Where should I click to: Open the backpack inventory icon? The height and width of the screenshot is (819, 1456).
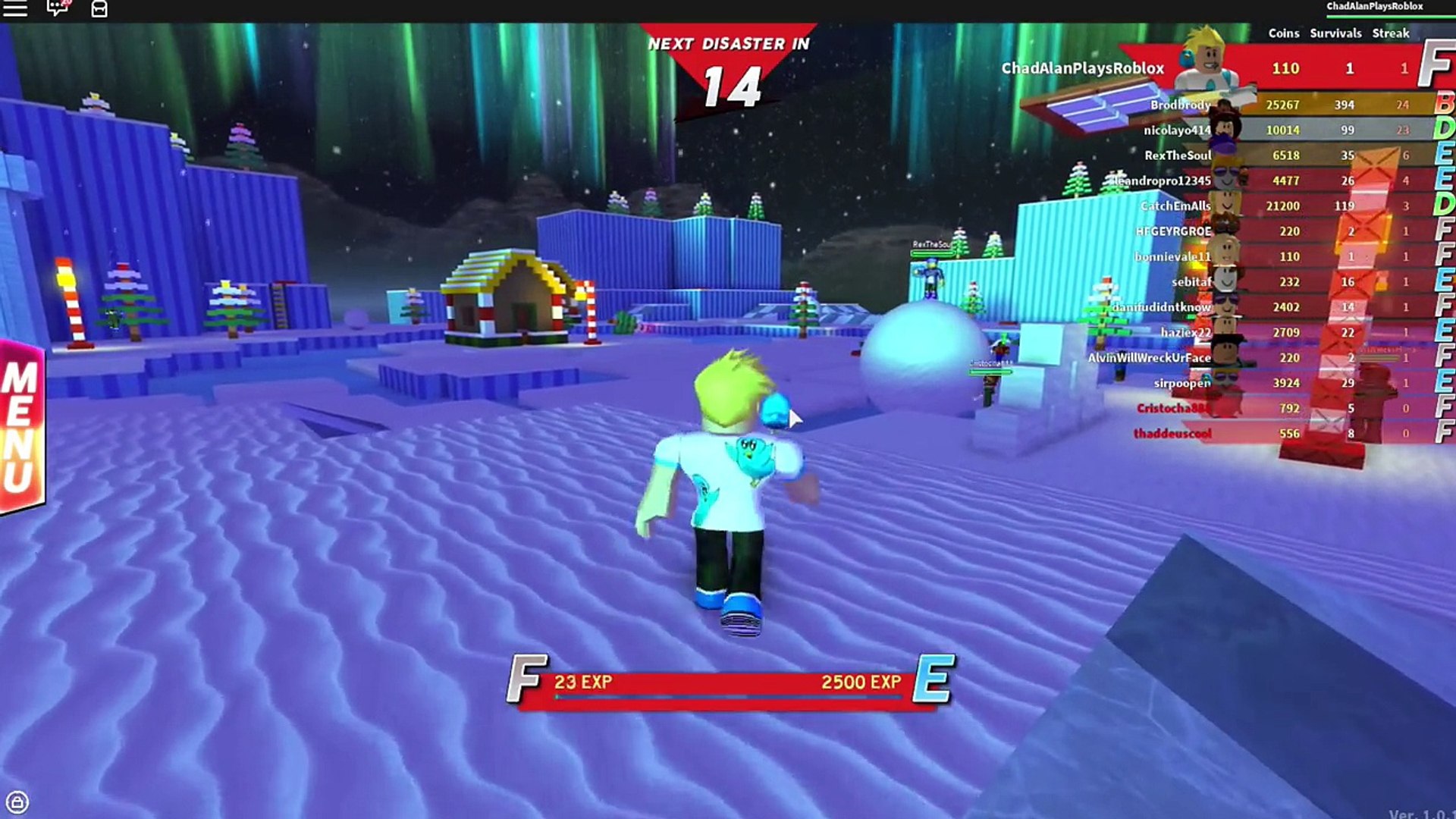coord(99,9)
